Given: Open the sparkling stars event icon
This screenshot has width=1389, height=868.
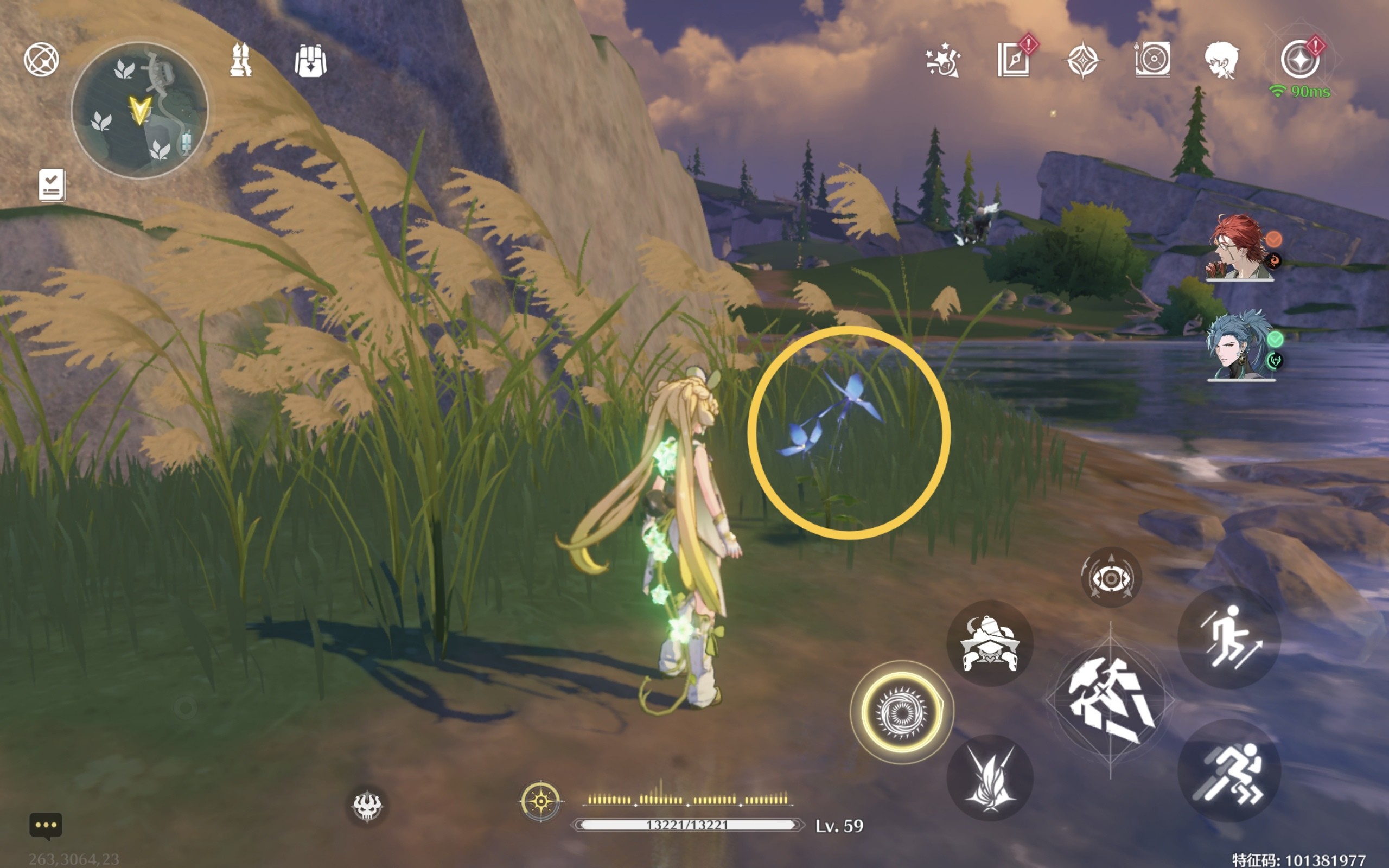Looking at the screenshot, I should (942, 61).
